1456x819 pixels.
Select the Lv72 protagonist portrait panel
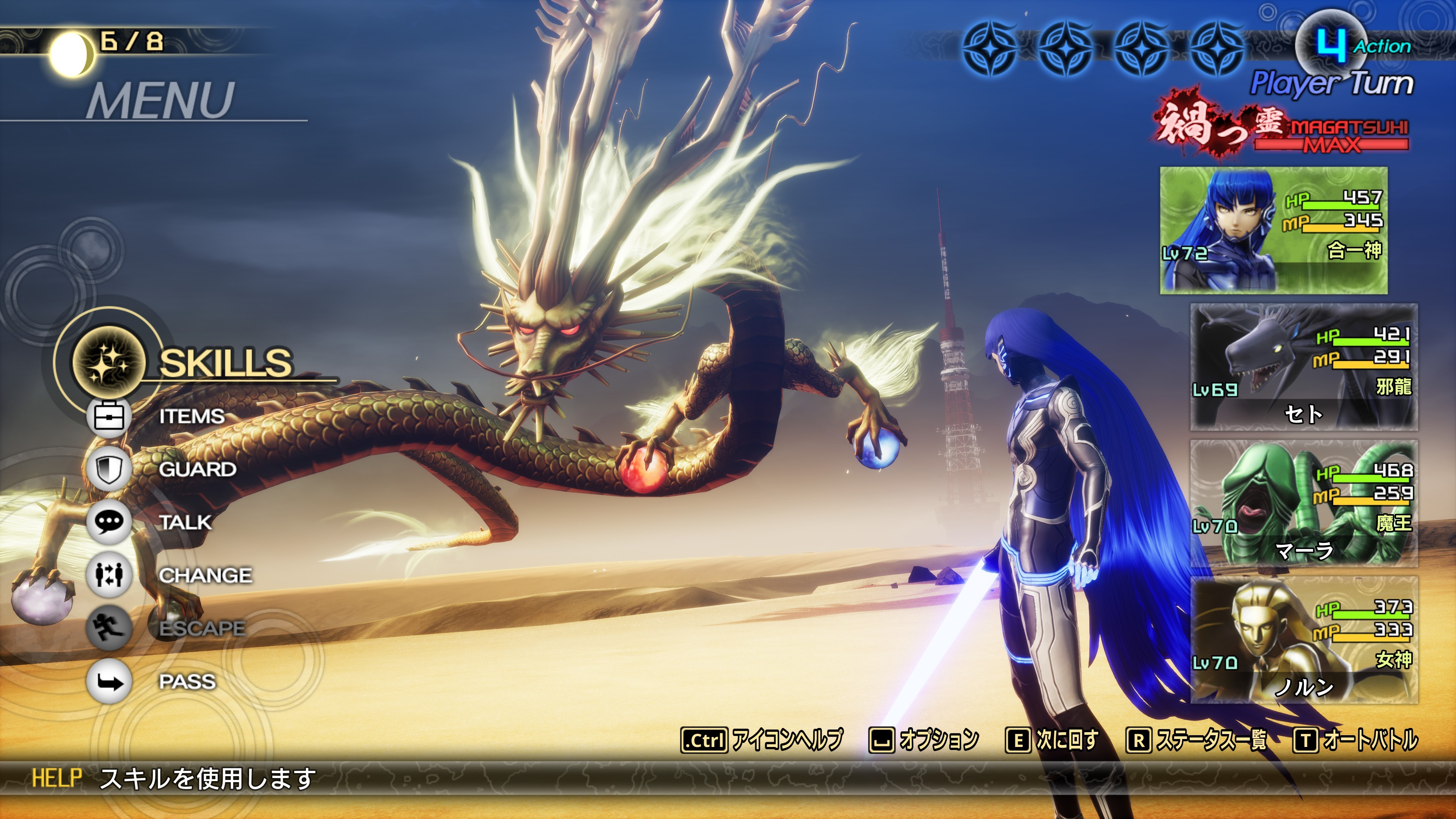[x=1273, y=230]
